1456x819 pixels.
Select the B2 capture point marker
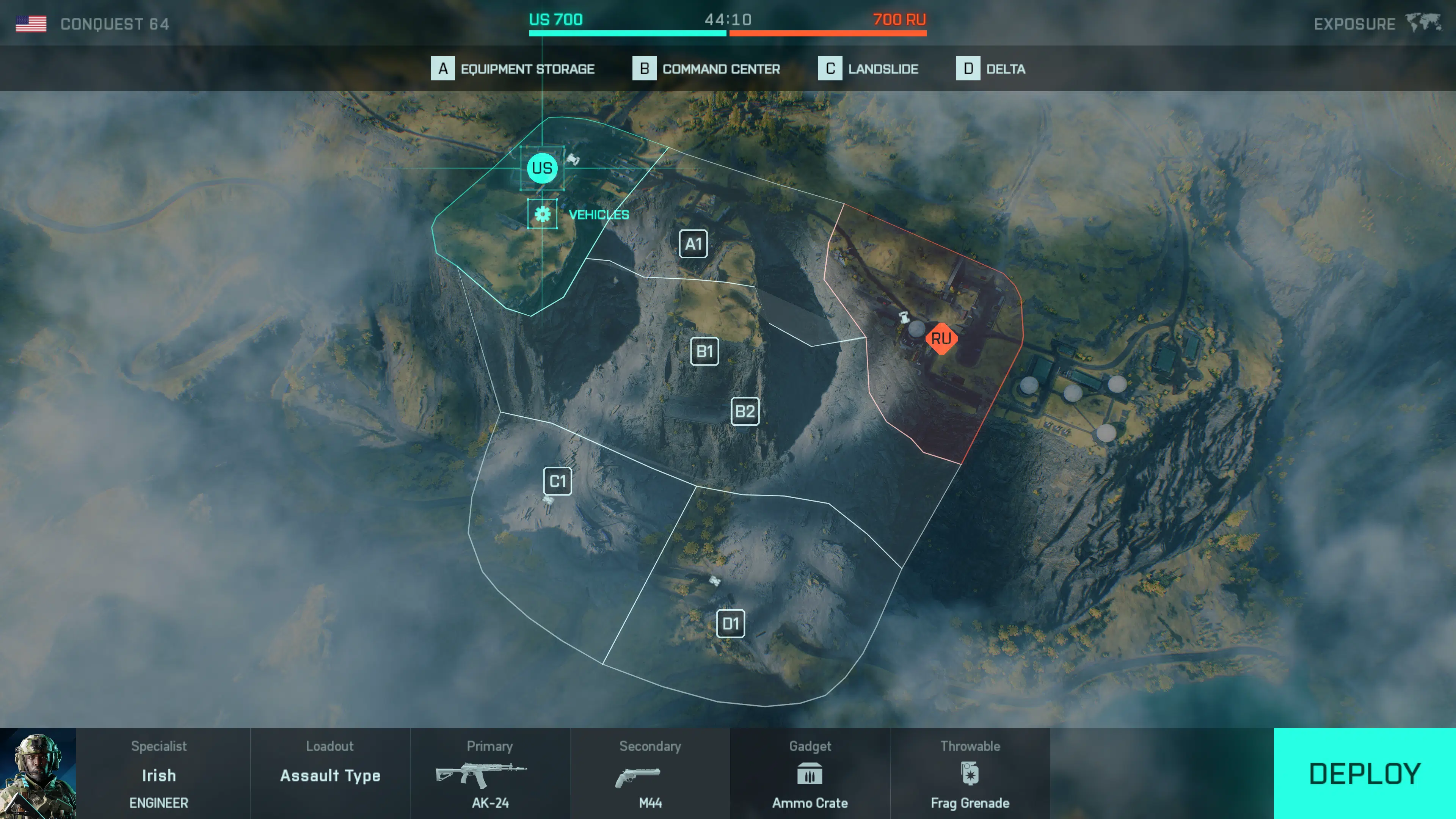[745, 411]
